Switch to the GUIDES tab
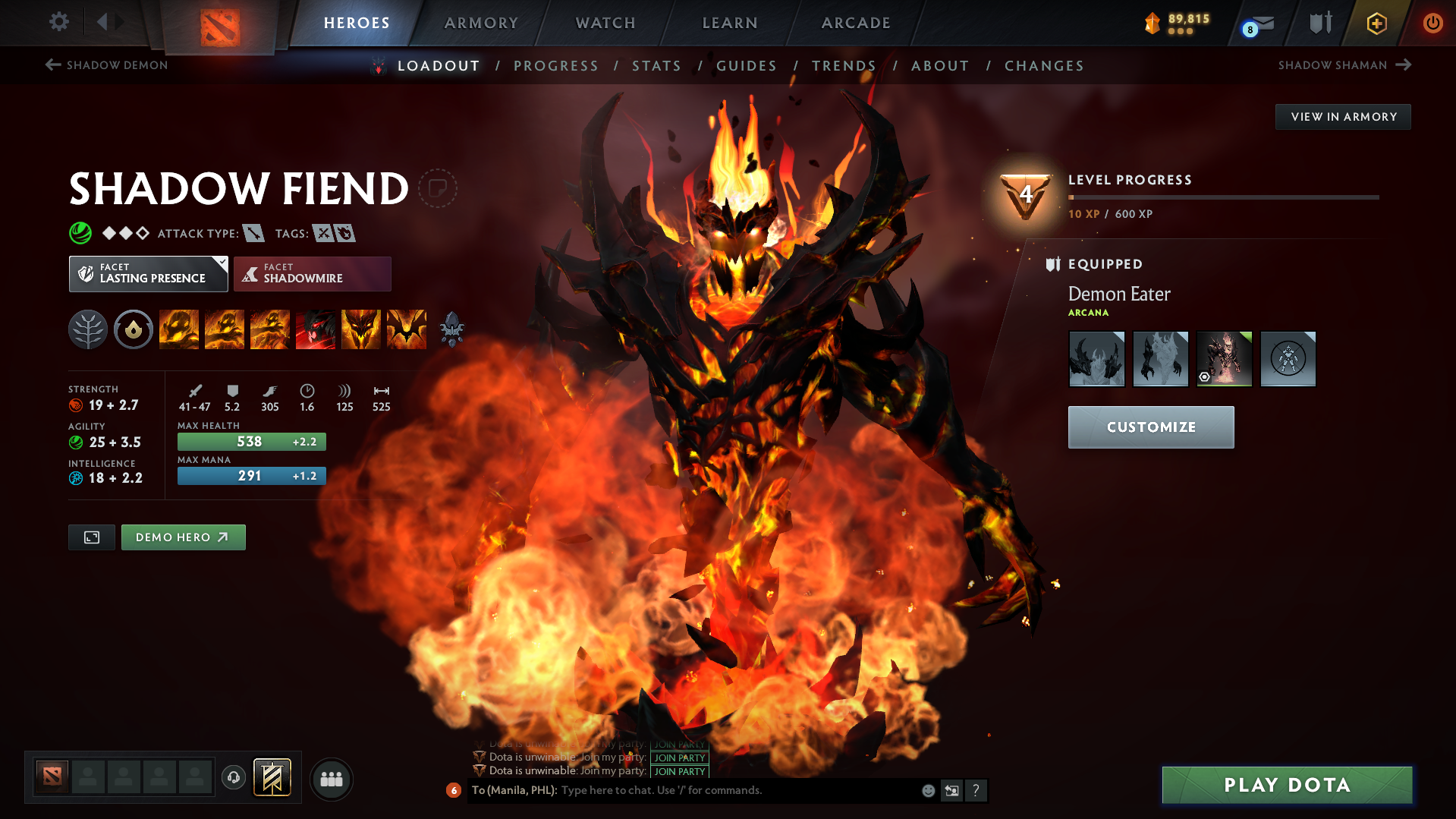1456x819 pixels. pyautogui.click(x=746, y=66)
